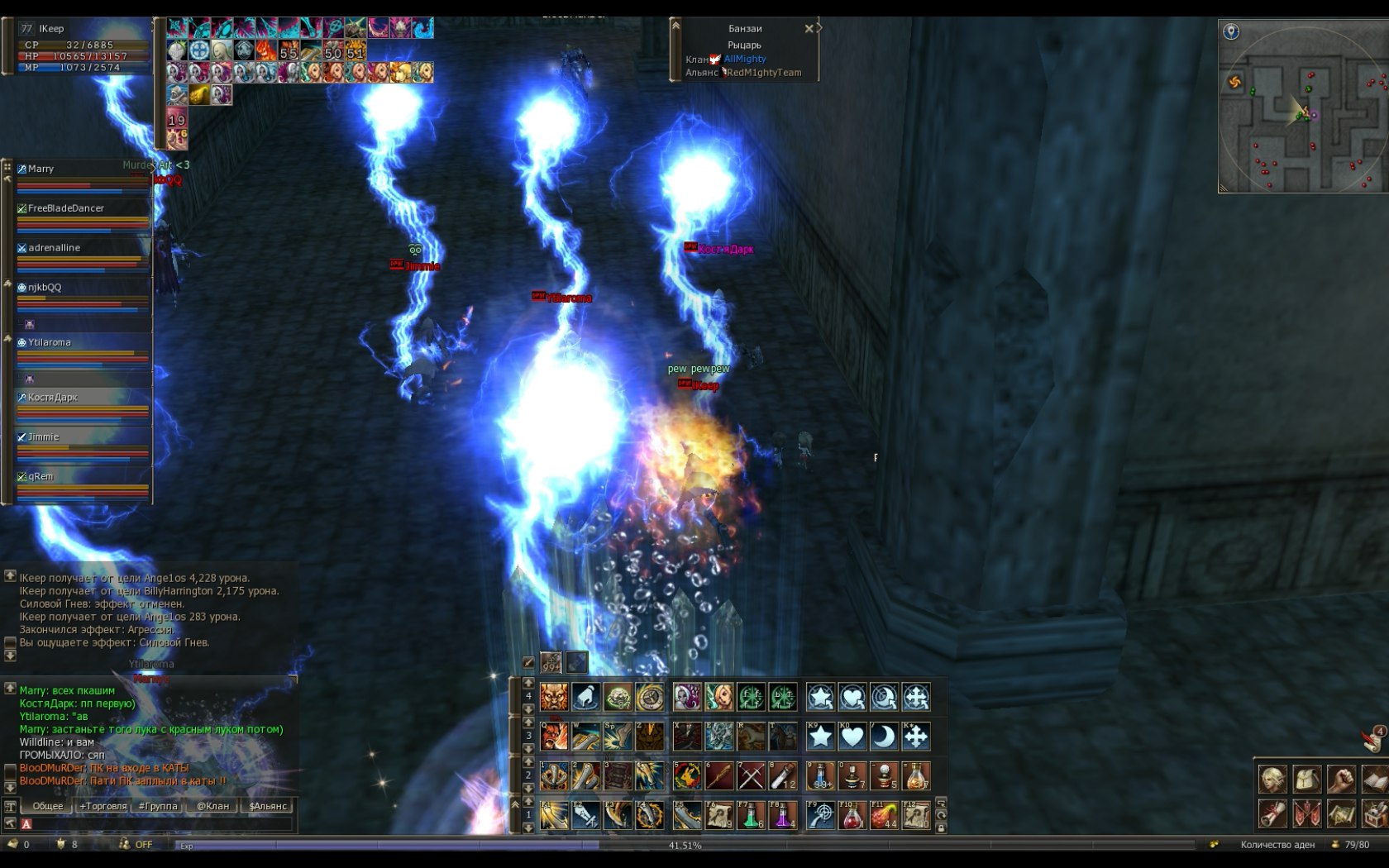Image resolution: width=1389 pixels, height=868 pixels.
Task: Switch to the @Клан chat tab
Action: pyautogui.click(x=212, y=806)
